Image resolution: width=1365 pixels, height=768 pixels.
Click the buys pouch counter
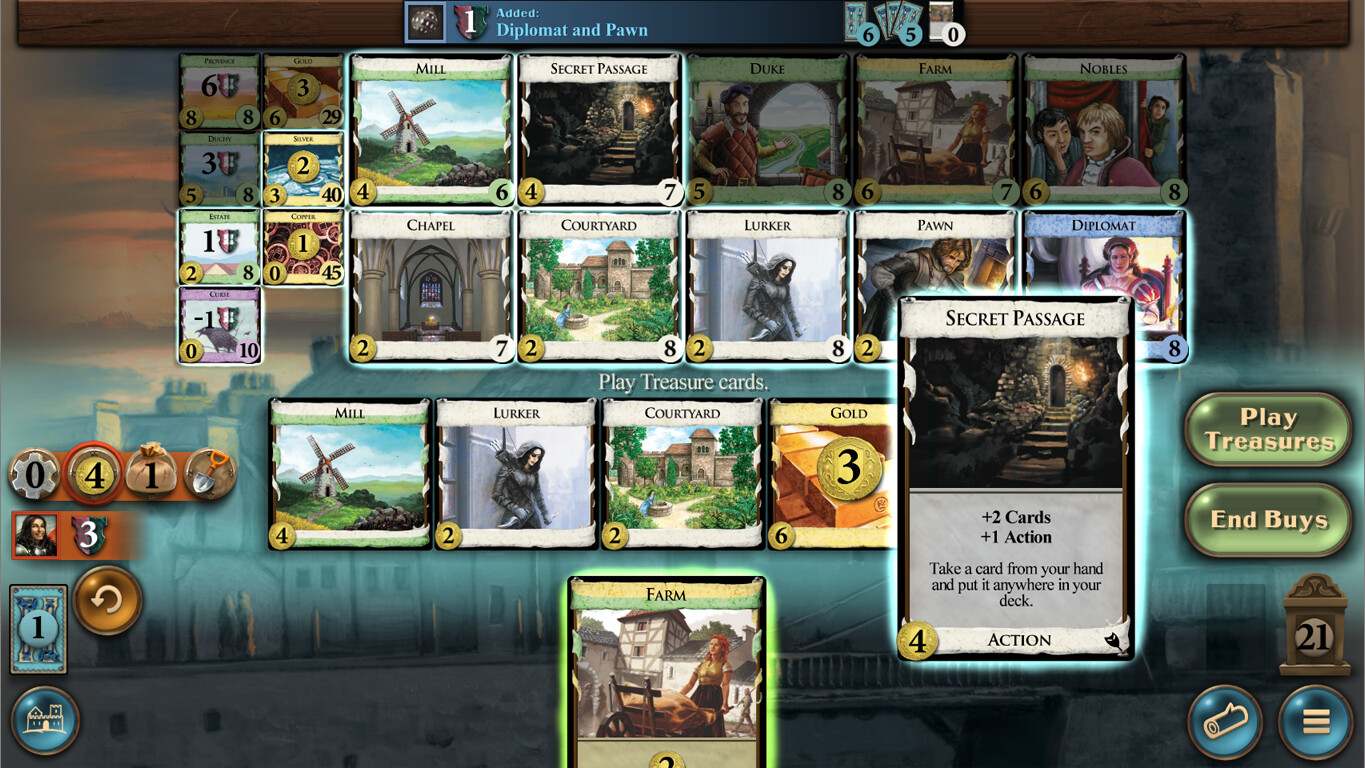coord(152,476)
